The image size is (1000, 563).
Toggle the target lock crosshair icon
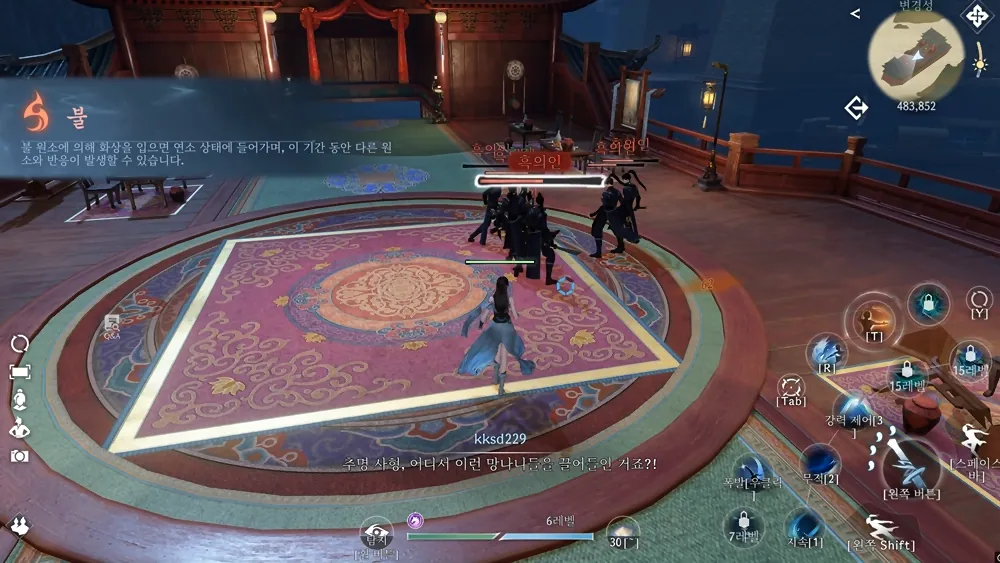tap(791, 385)
